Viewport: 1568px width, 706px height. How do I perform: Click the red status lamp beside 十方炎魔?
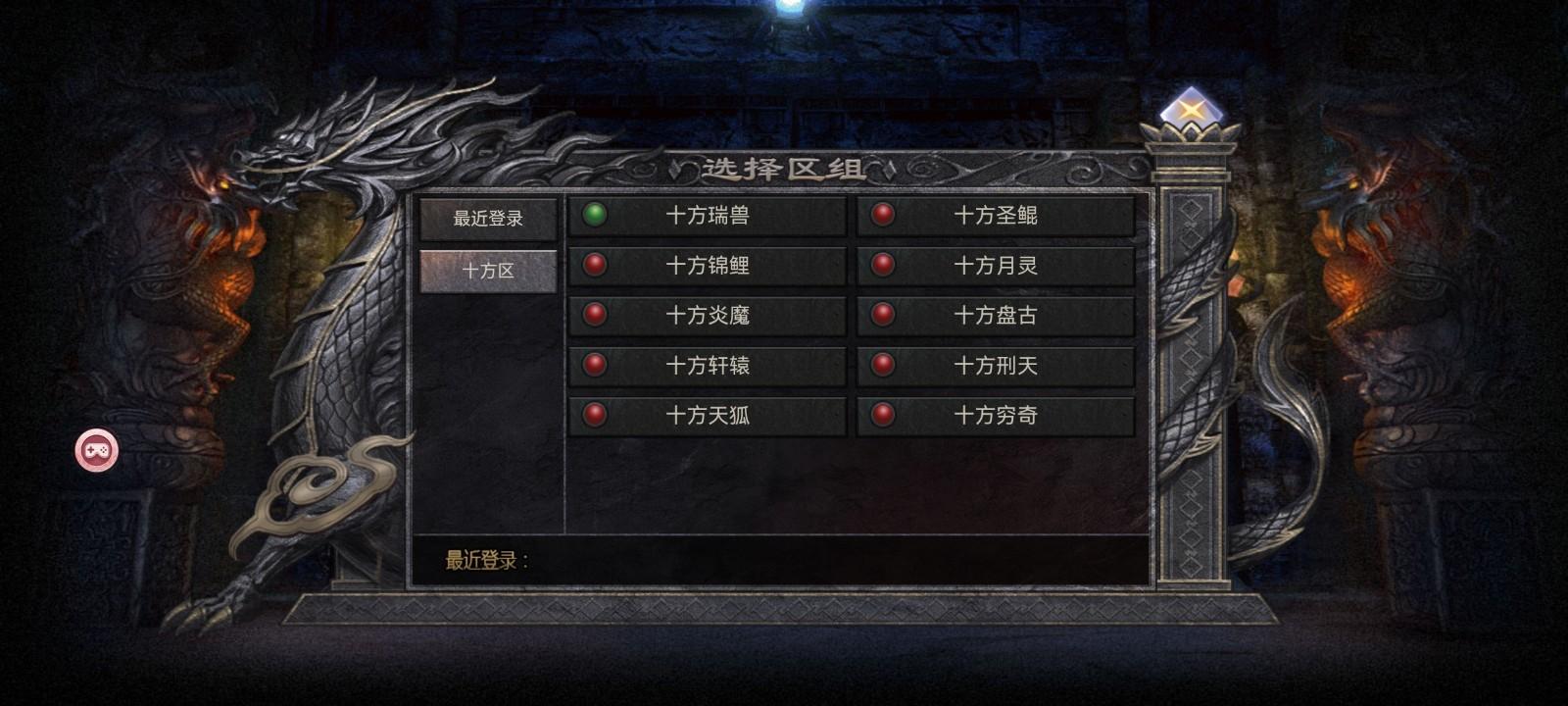point(594,316)
